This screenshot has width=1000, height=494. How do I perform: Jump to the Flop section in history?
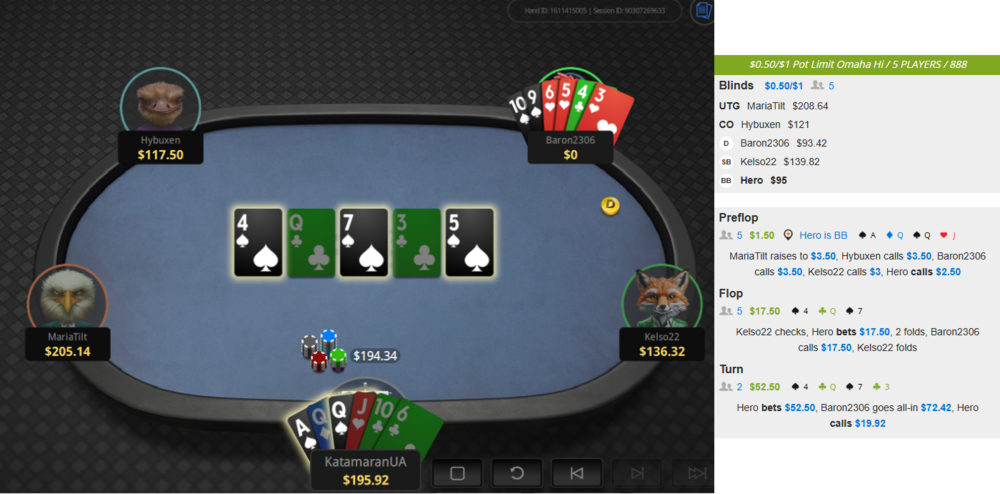pyautogui.click(x=732, y=293)
